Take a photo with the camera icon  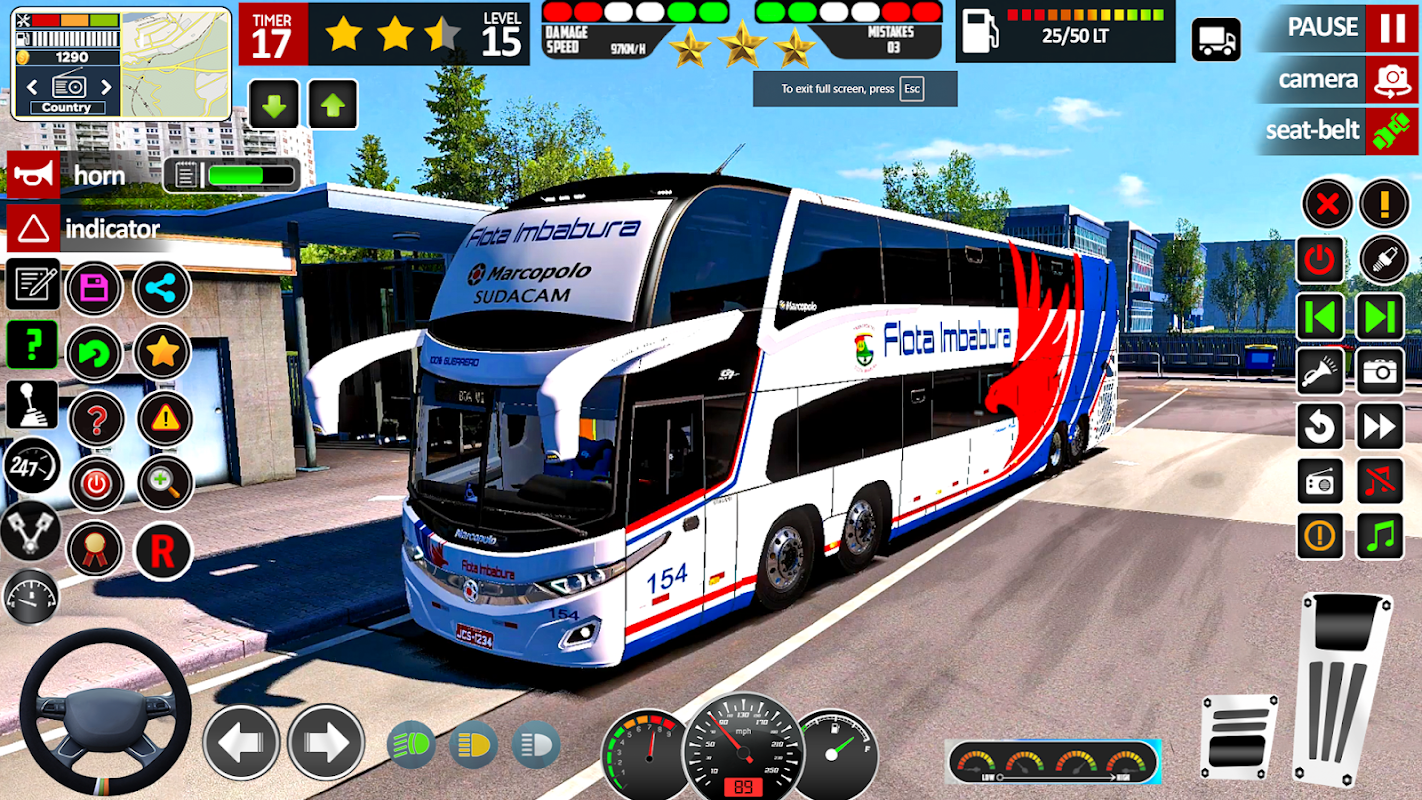(x=1380, y=372)
